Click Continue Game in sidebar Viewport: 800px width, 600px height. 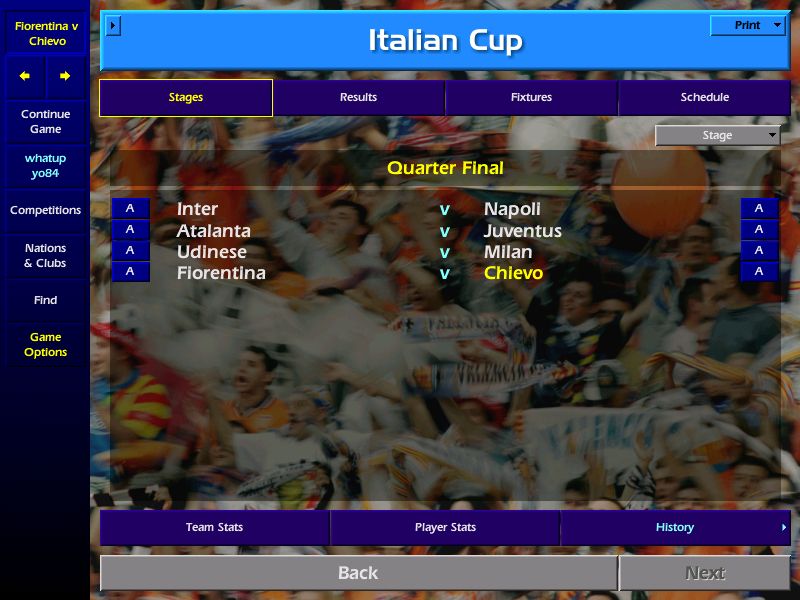click(x=45, y=121)
